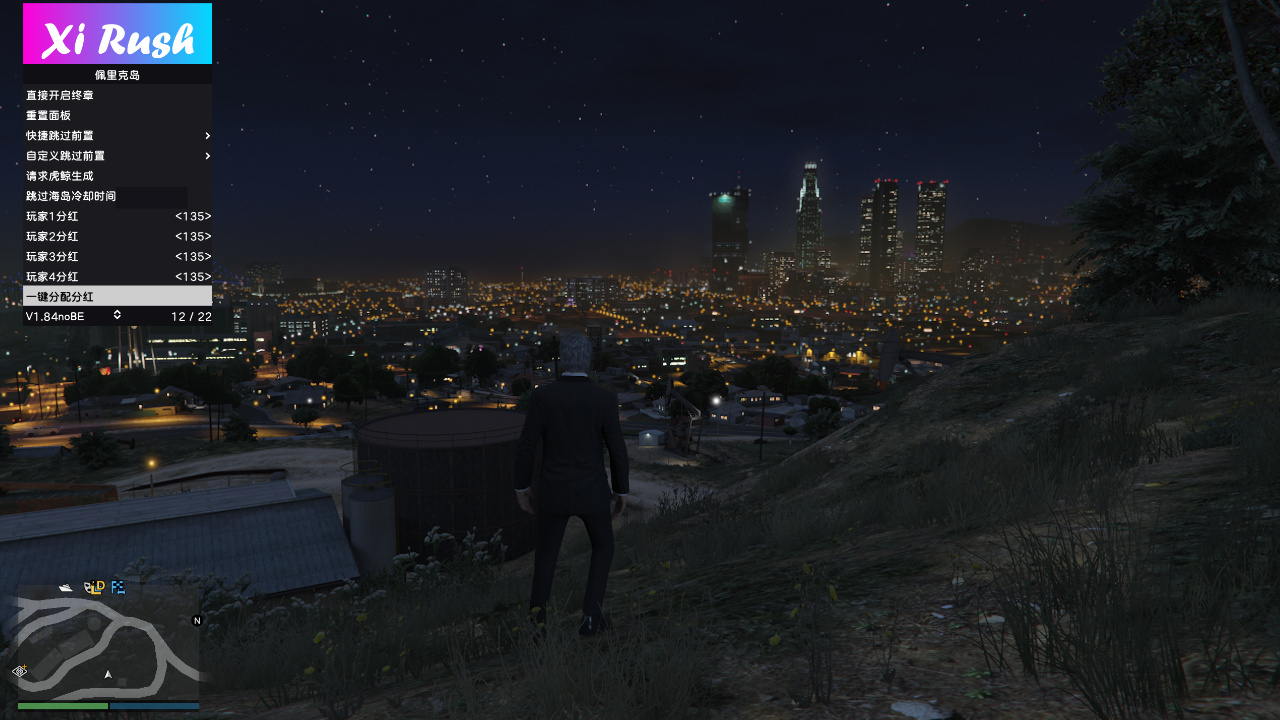Click the up-down scroll arrows in menu footer
This screenshot has width=1280, height=720.
(x=117, y=315)
